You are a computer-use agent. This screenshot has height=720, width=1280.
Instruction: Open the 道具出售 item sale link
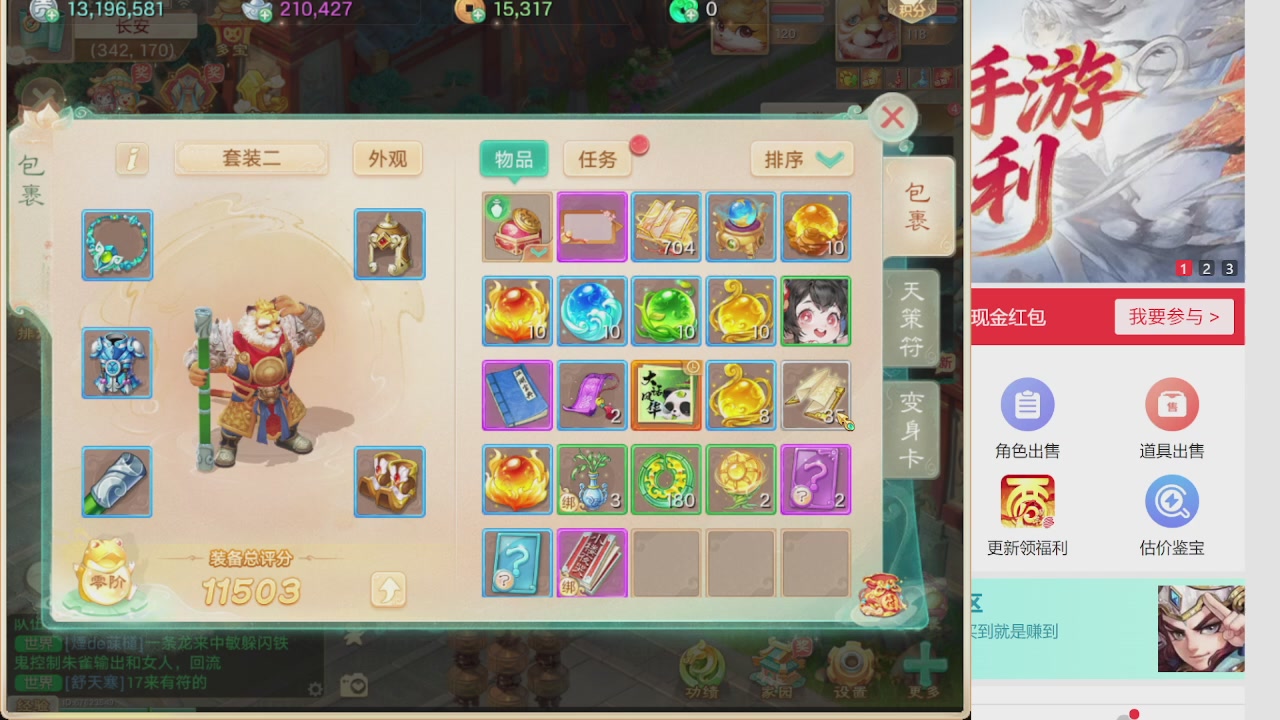tap(1171, 404)
